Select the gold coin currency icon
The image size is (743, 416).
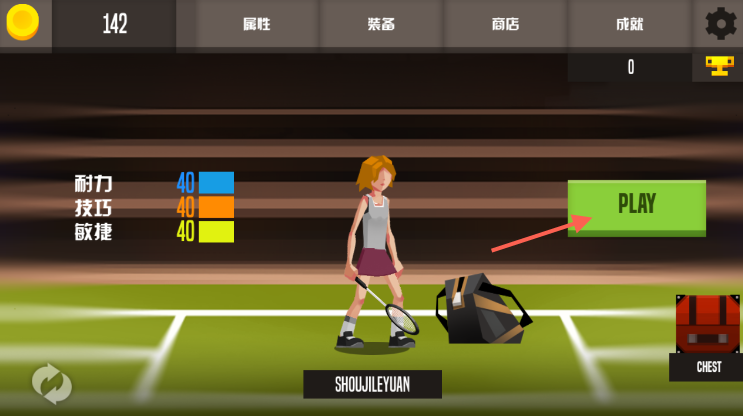pyautogui.click(x=23, y=23)
